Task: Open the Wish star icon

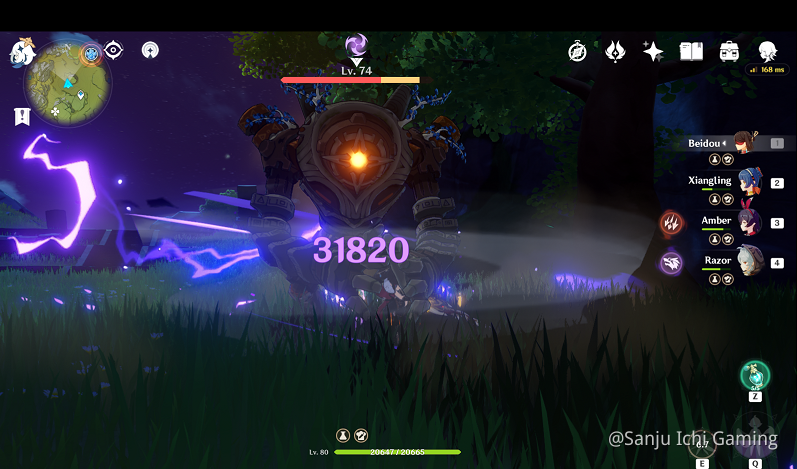Action: (x=653, y=52)
